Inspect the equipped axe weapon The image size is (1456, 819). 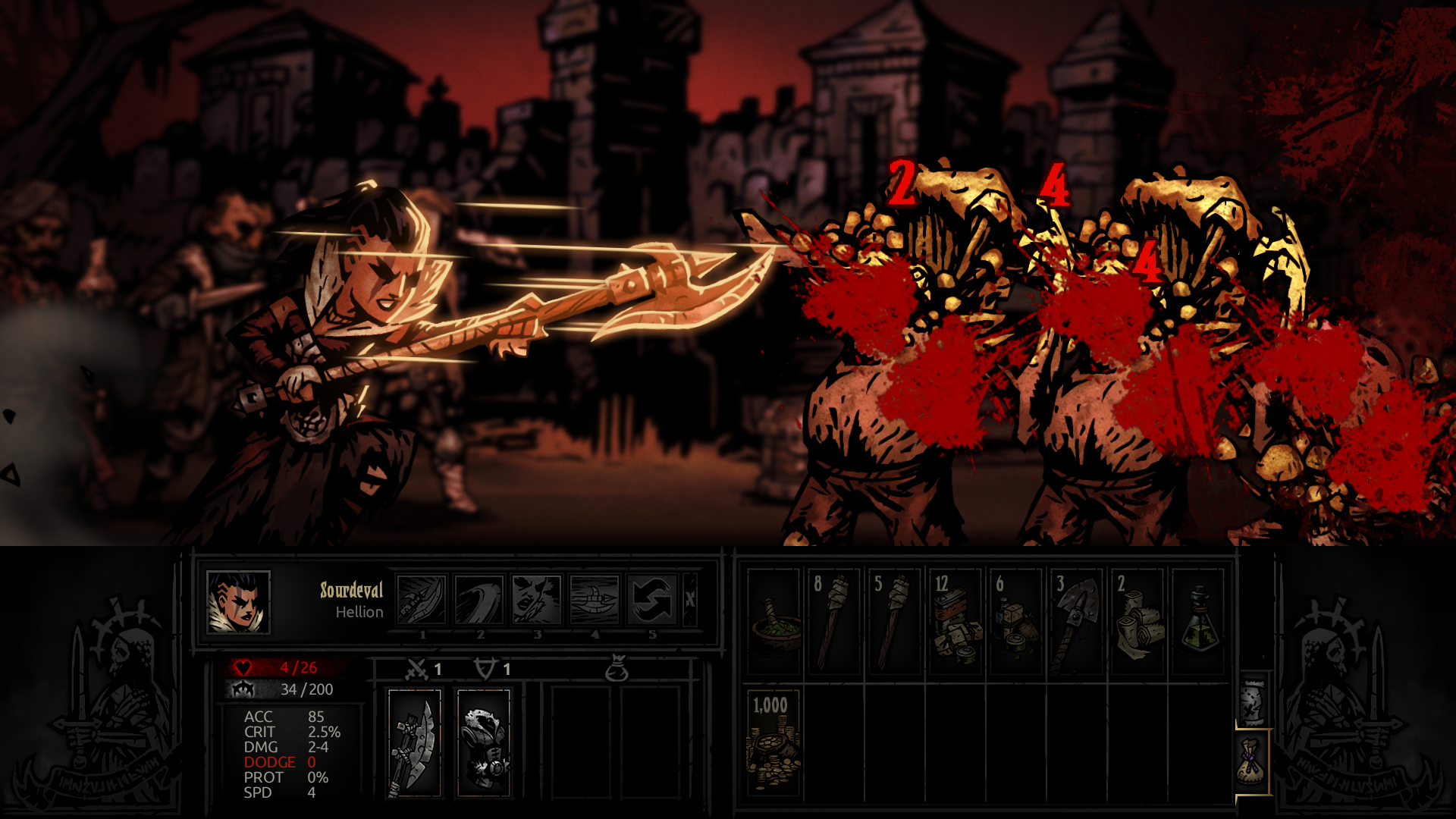pos(415,743)
